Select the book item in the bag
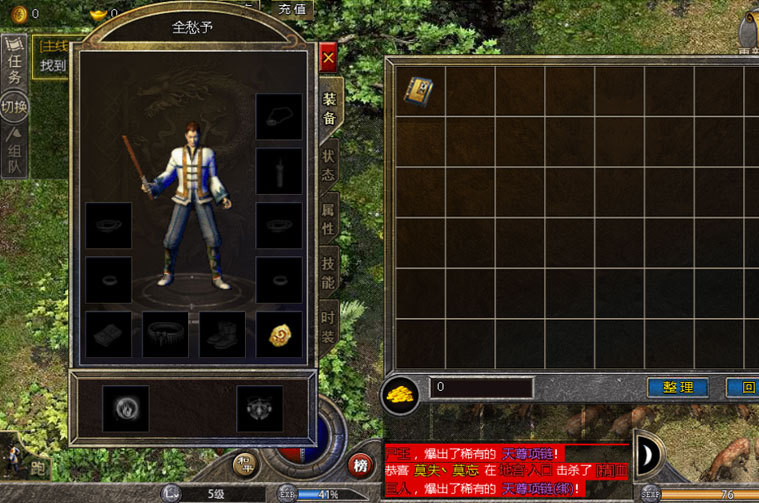The image size is (759, 503). (x=419, y=91)
